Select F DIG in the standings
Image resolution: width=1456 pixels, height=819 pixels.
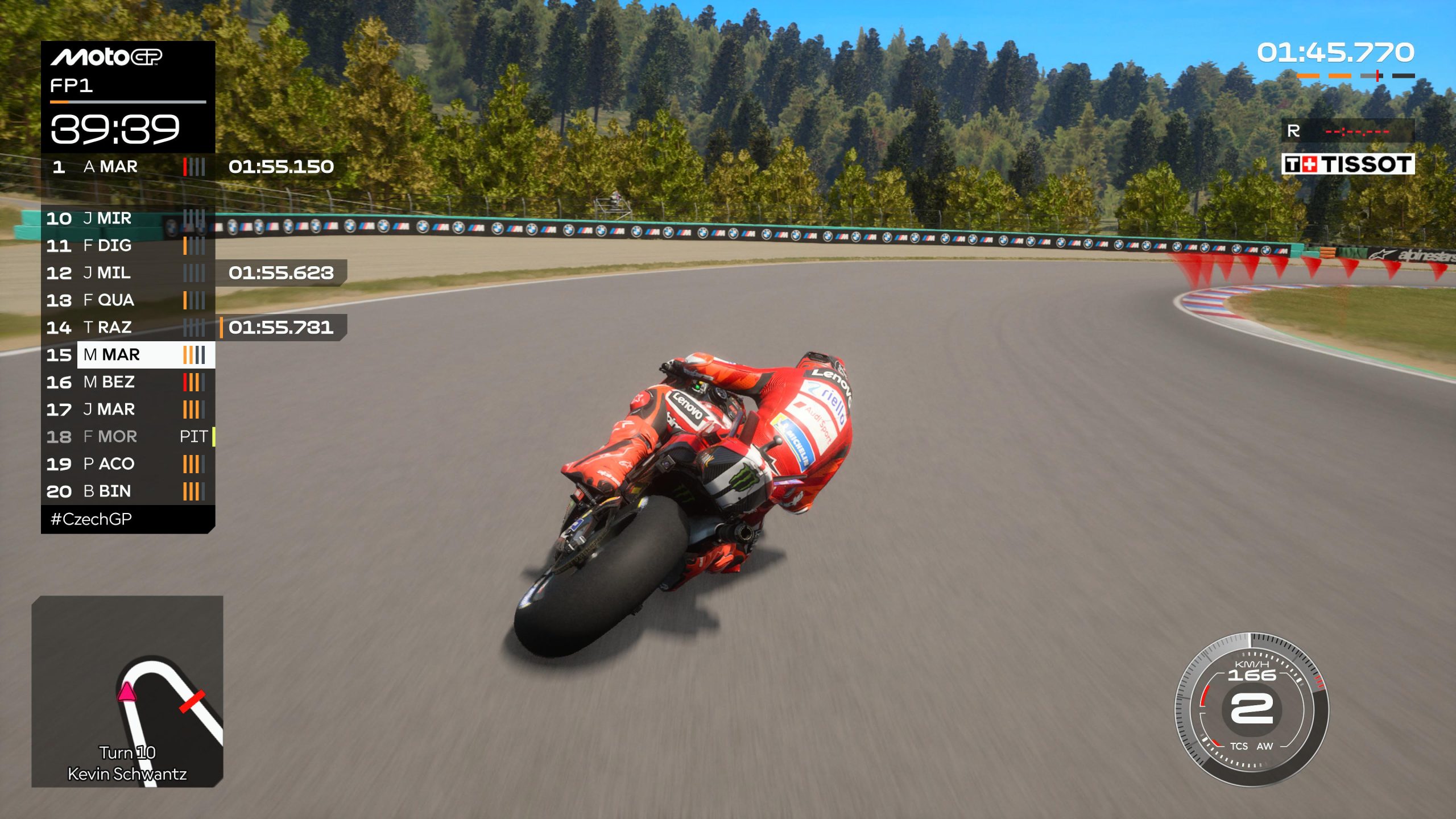click(x=128, y=246)
